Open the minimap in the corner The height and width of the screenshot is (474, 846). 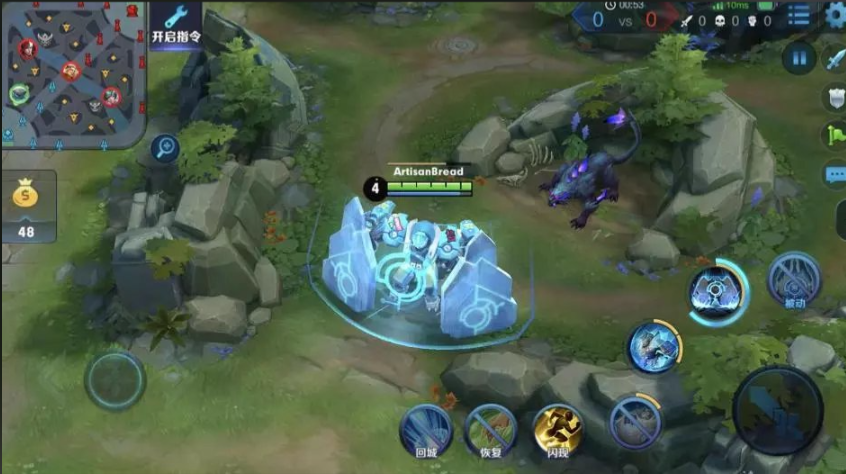click(x=73, y=71)
